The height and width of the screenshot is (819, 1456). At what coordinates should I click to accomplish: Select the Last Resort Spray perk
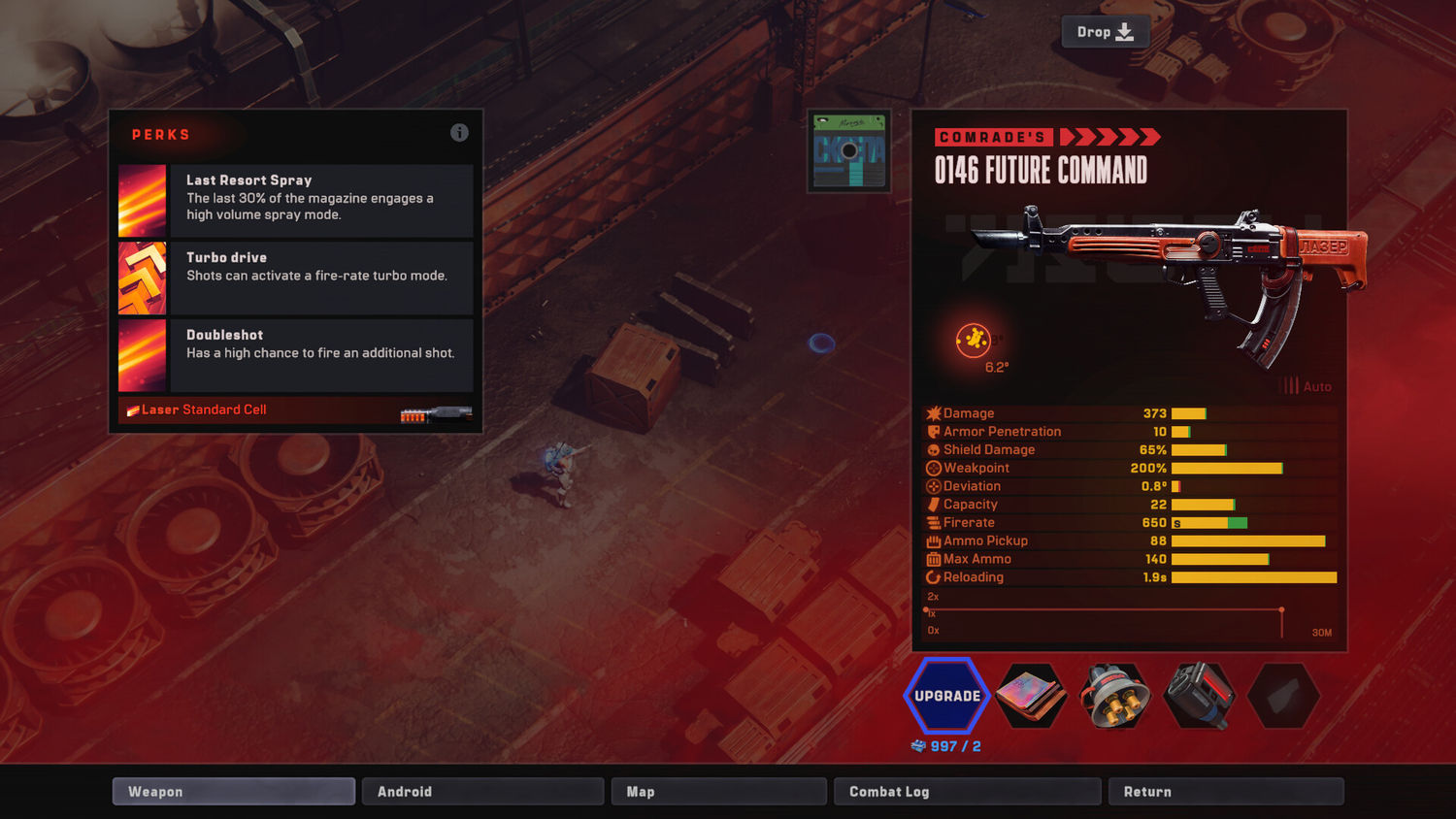(296, 201)
